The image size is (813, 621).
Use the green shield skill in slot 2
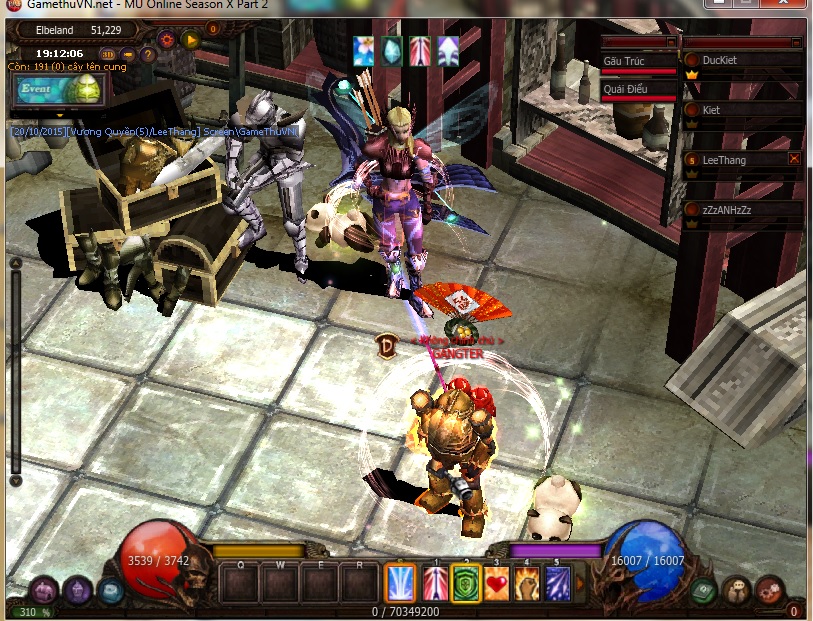[466, 582]
